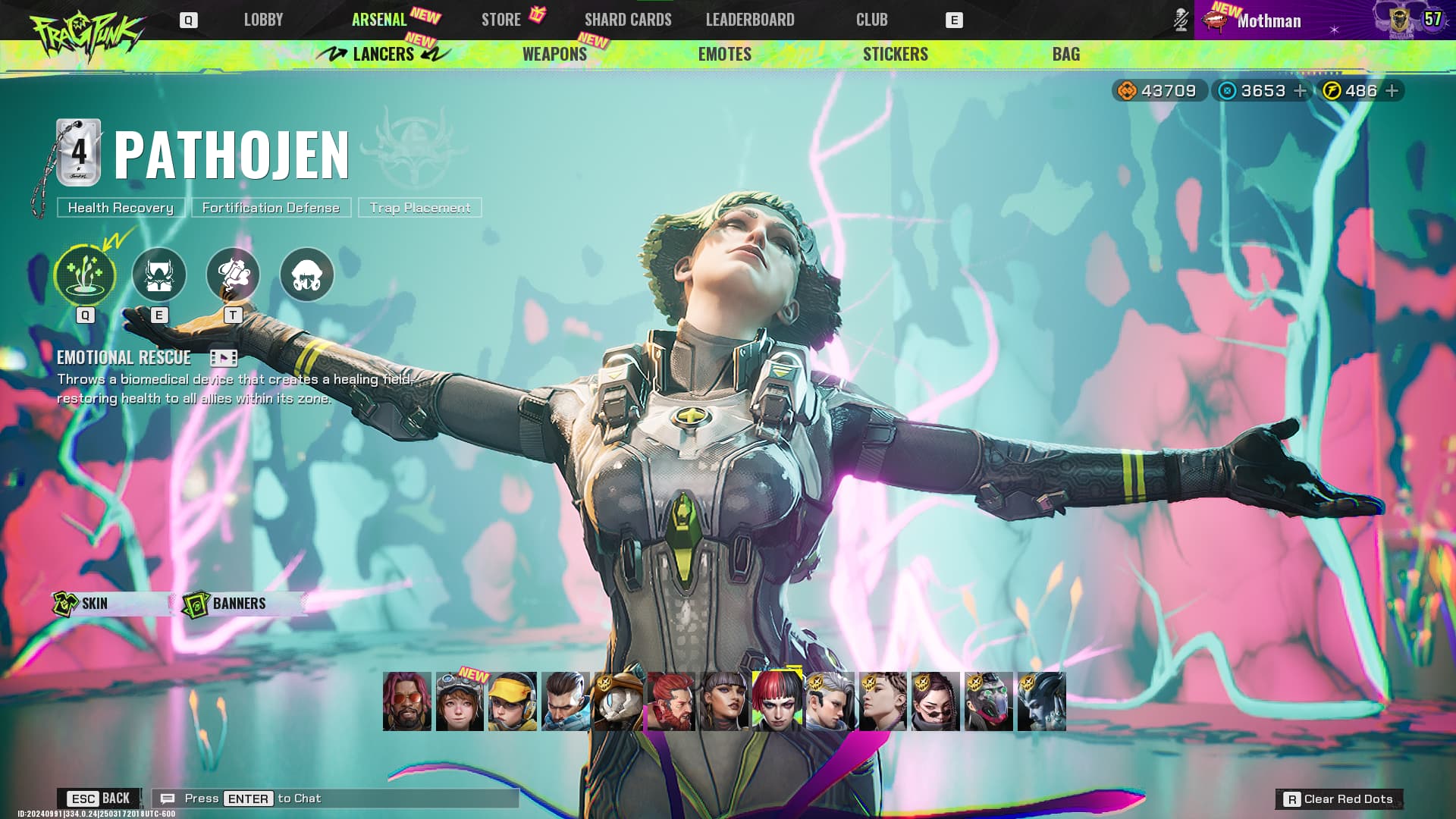
Task: Open the Lobby tab
Action: tap(263, 20)
